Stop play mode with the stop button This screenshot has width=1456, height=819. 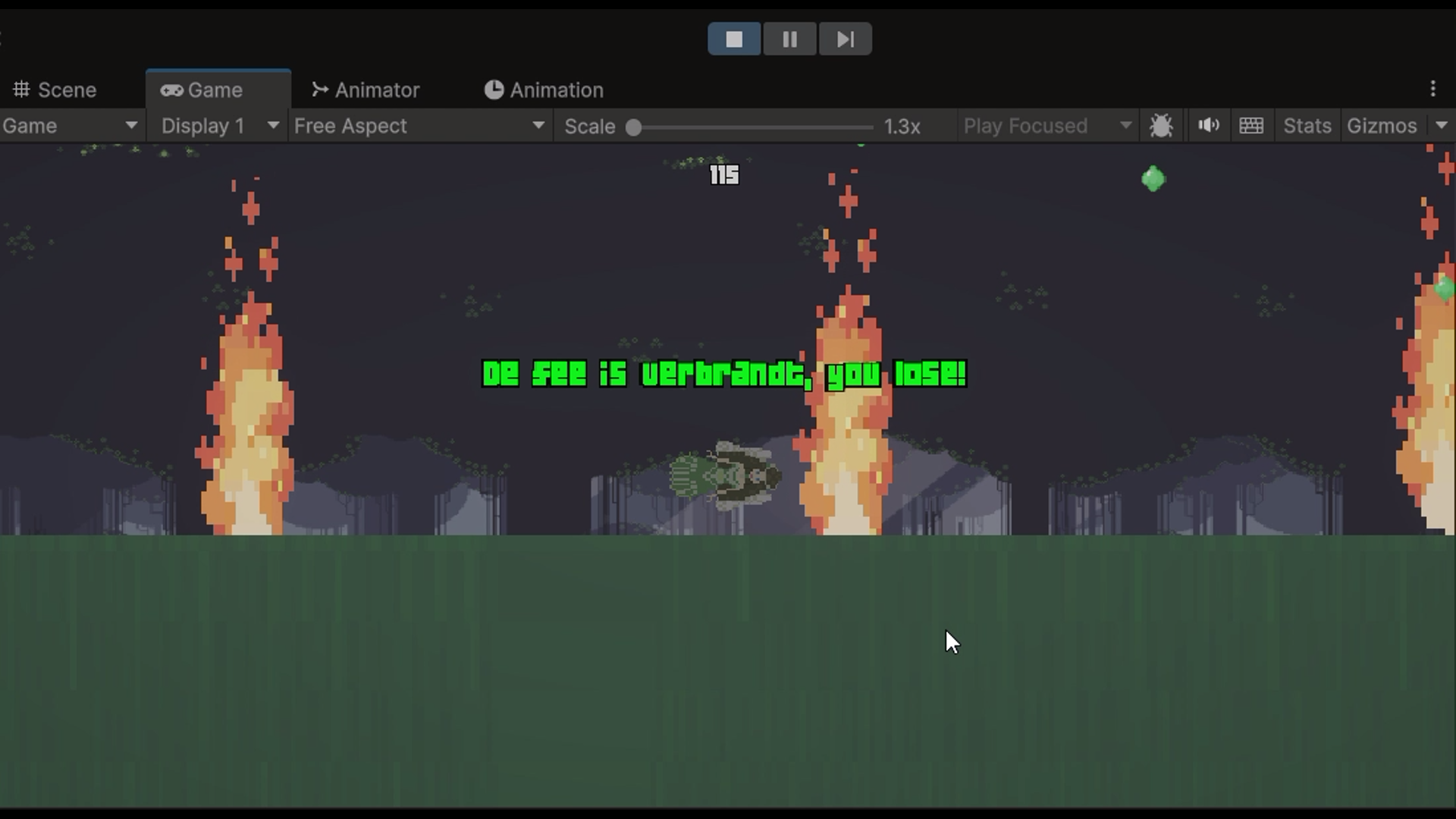coord(733,39)
